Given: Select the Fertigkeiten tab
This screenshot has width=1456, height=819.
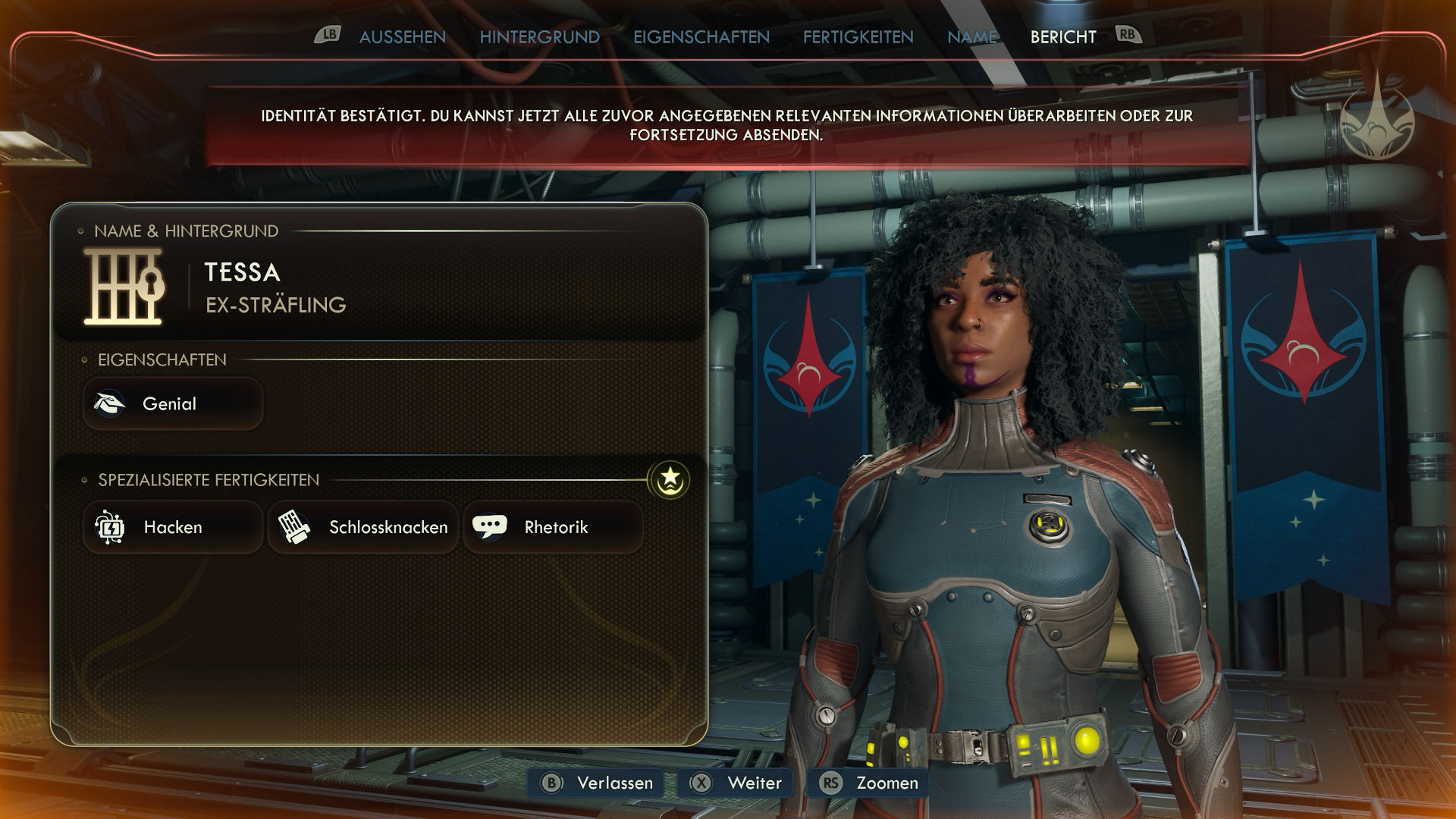Looking at the screenshot, I should click(858, 37).
